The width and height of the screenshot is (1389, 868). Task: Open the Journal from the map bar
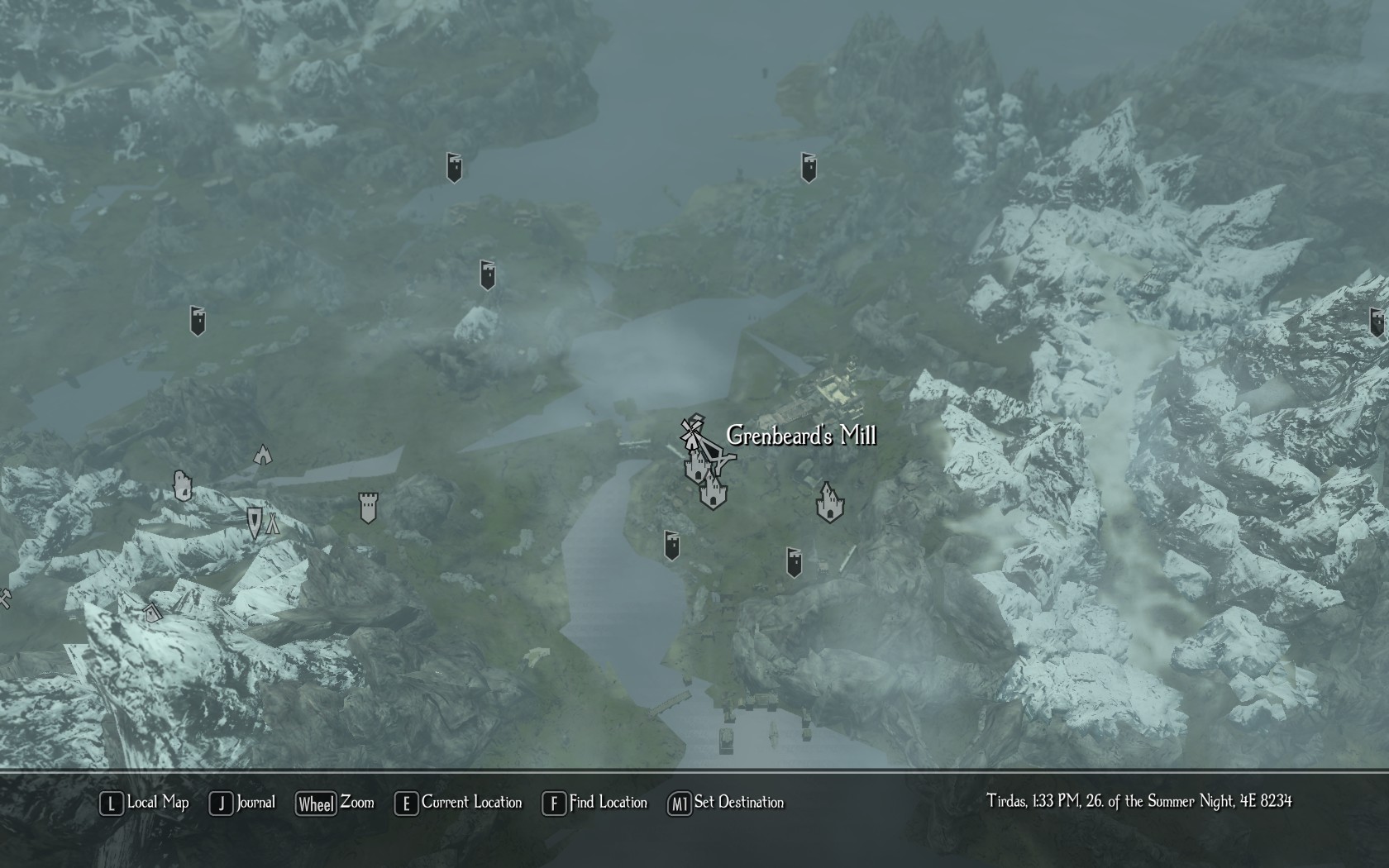(x=243, y=803)
